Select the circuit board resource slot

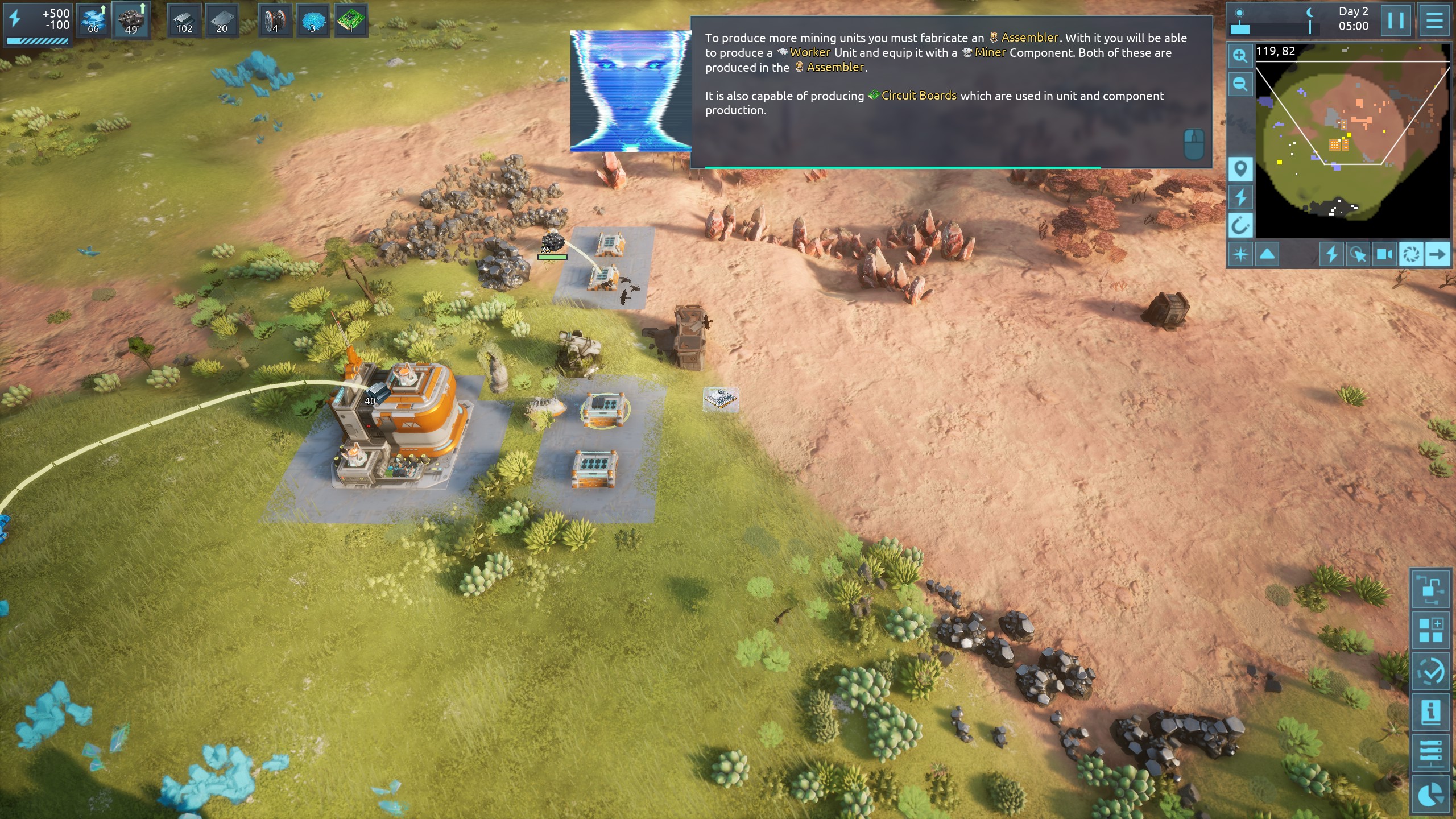pyautogui.click(x=350, y=21)
